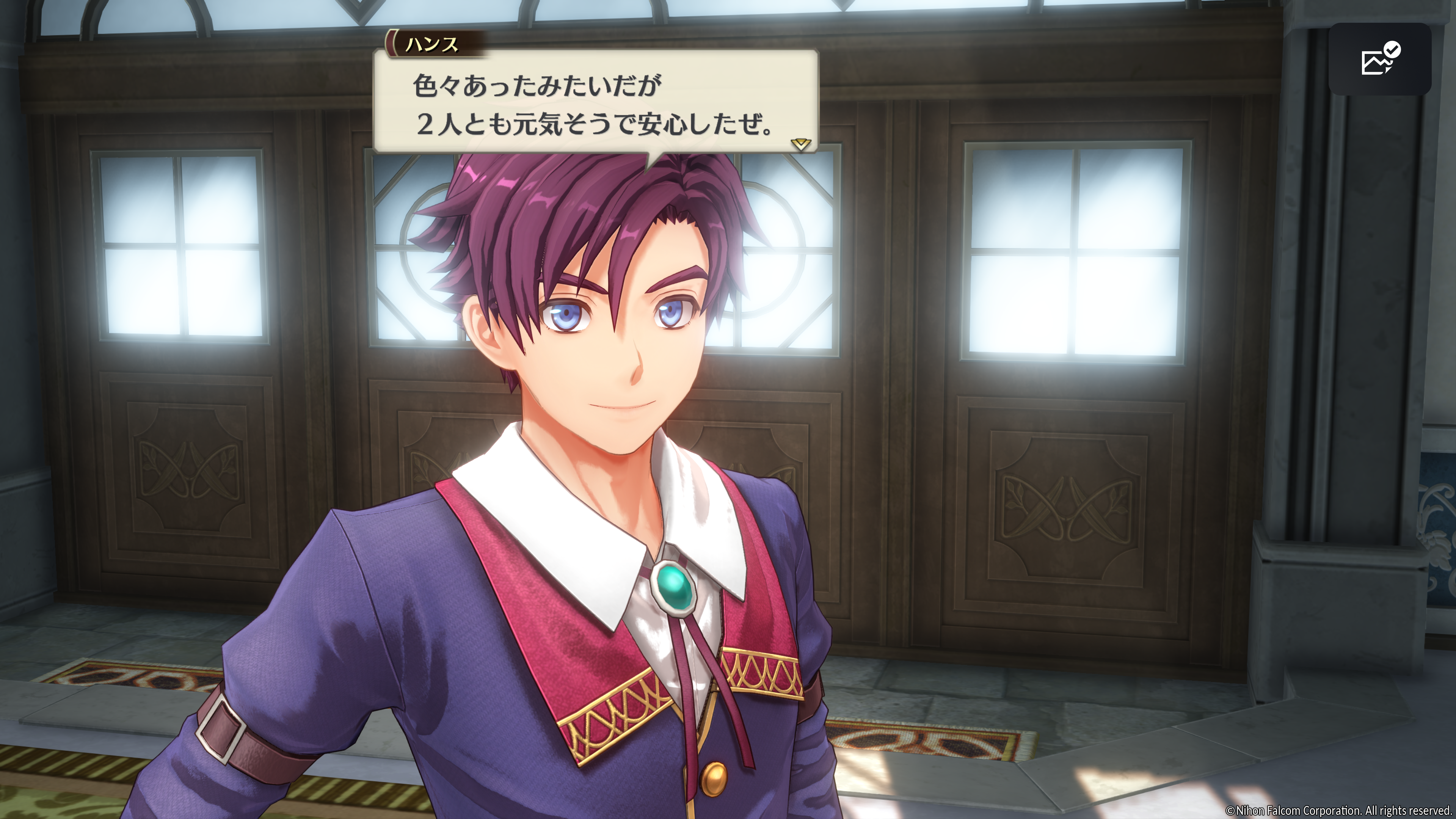Click the screenshot saved notification icon
The width and height of the screenshot is (1456, 819).
(1380, 59)
